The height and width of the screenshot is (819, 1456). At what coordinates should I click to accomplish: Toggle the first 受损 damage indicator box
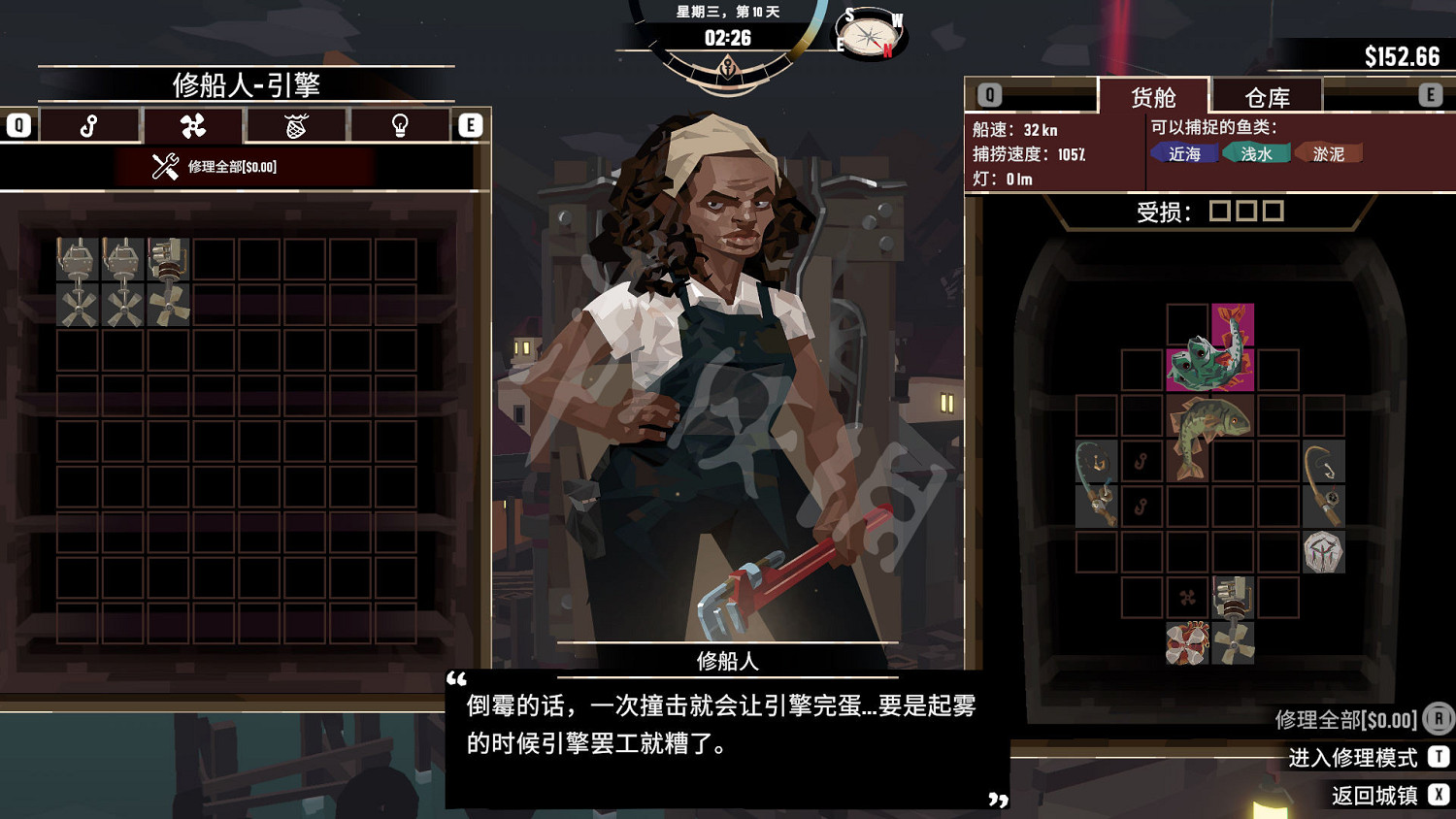[1222, 210]
